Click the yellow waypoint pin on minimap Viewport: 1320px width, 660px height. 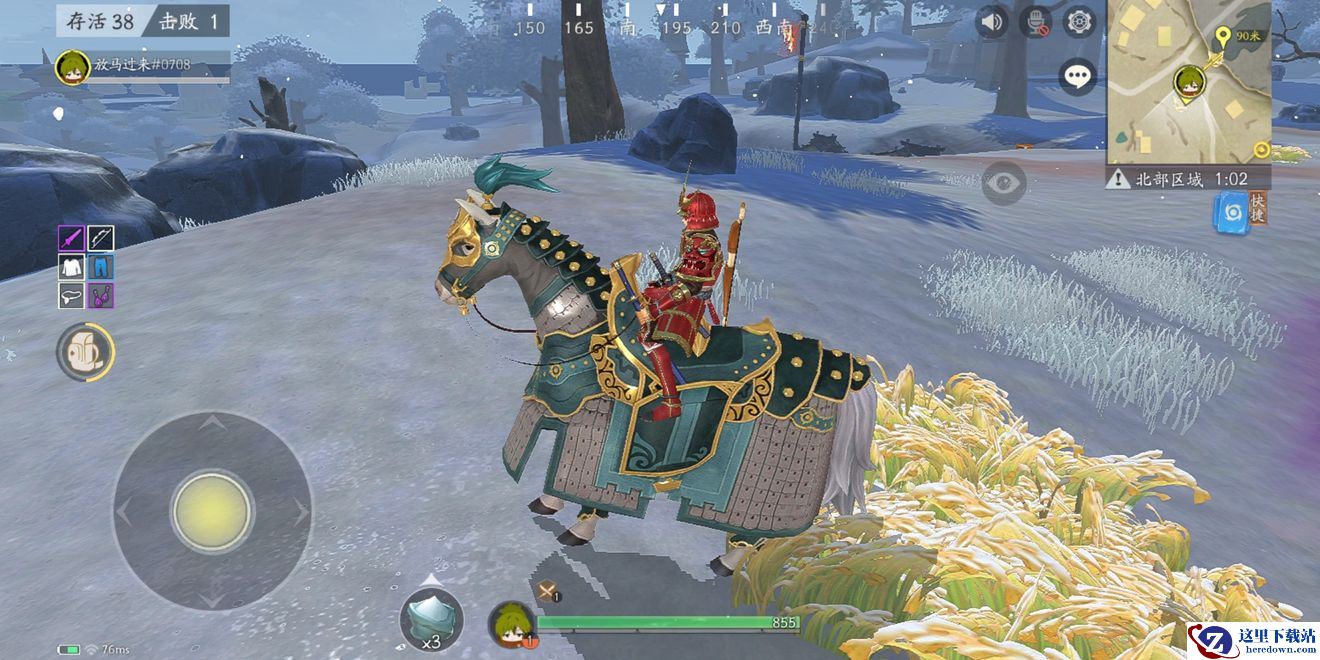tap(1222, 38)
